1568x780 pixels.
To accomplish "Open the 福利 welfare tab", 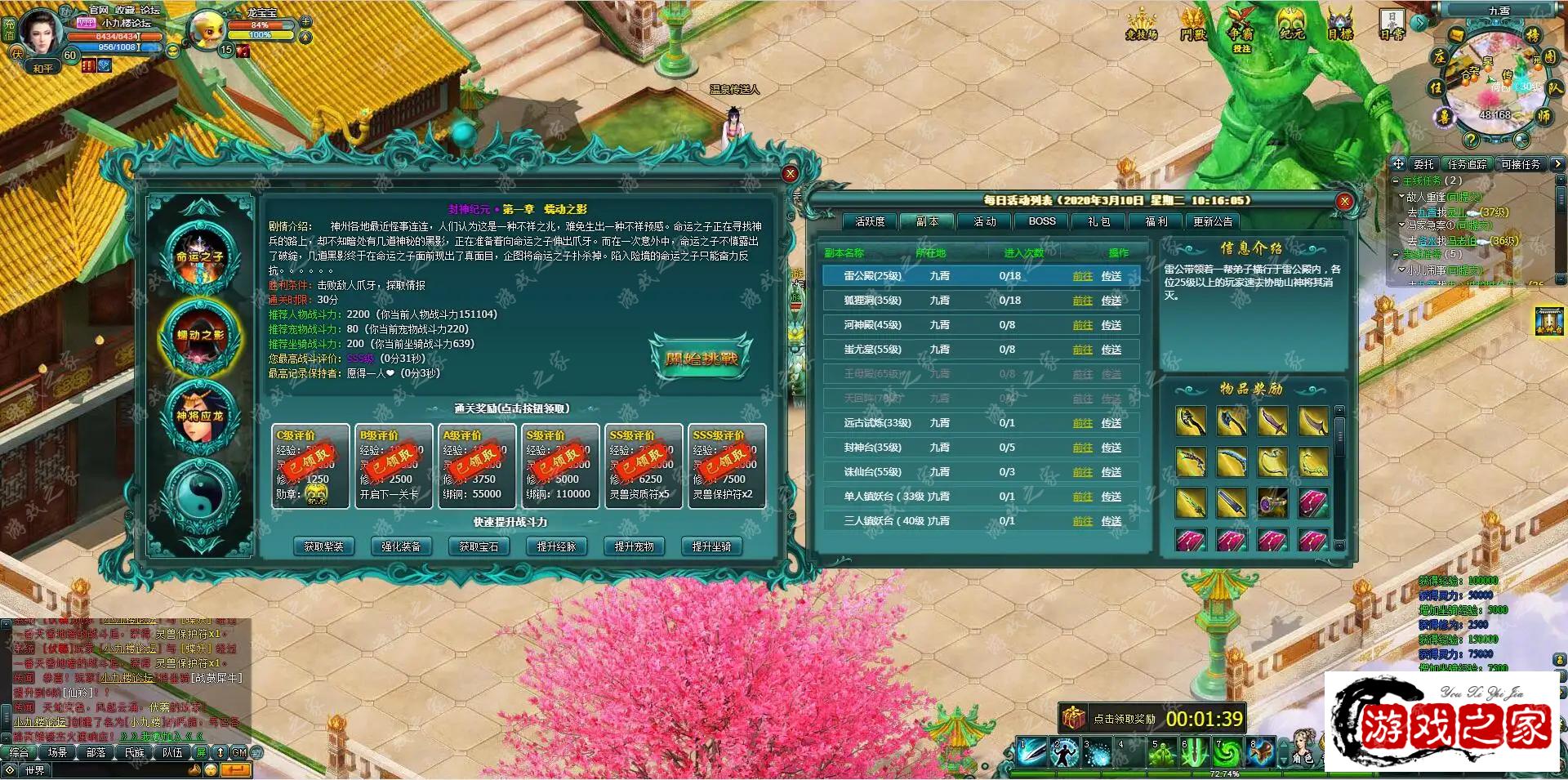I will pos(1156,221).
